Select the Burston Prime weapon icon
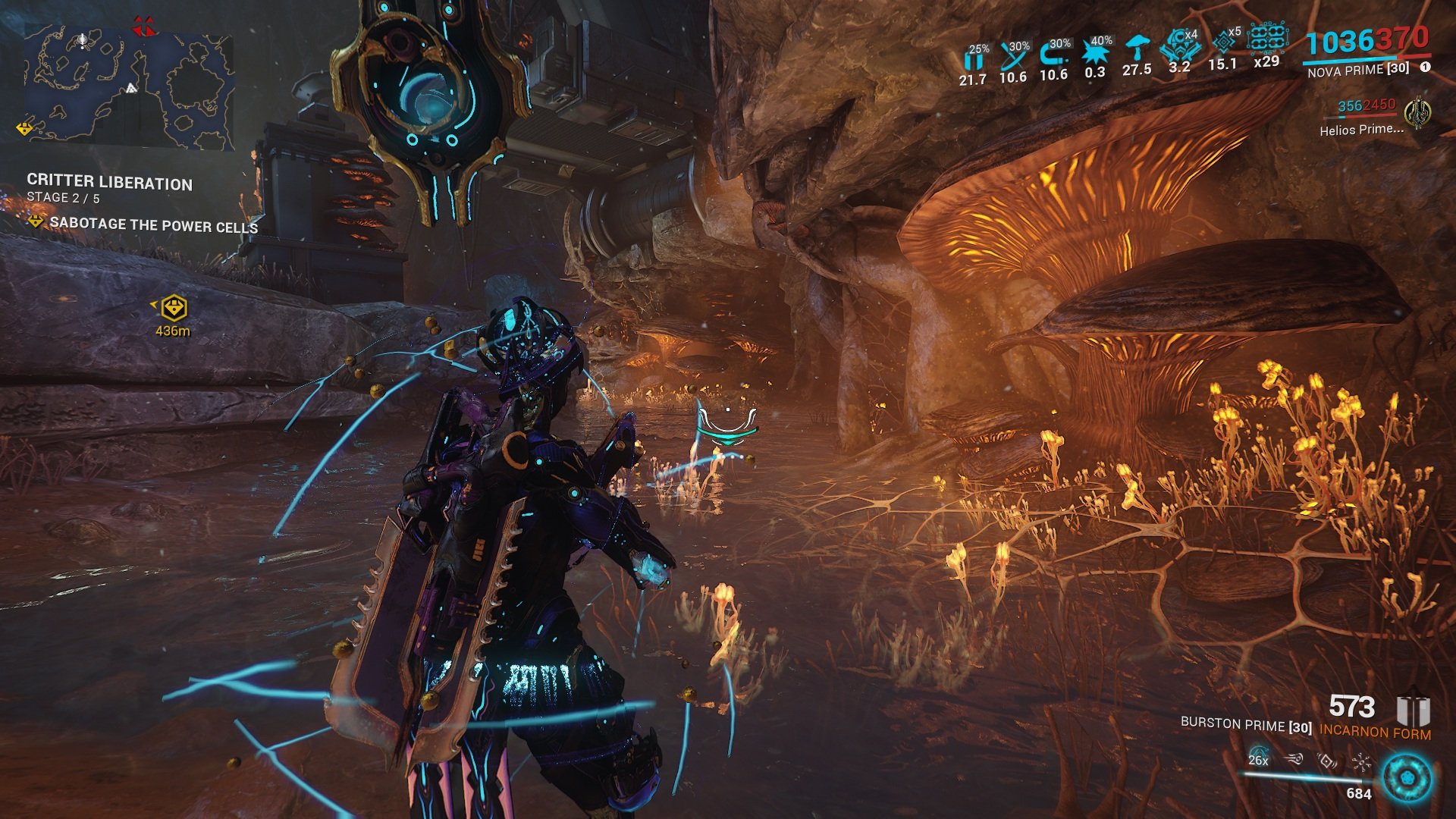Image resolution: width=1456 pixels, height=819 pixels. [x=1412, y=712]
